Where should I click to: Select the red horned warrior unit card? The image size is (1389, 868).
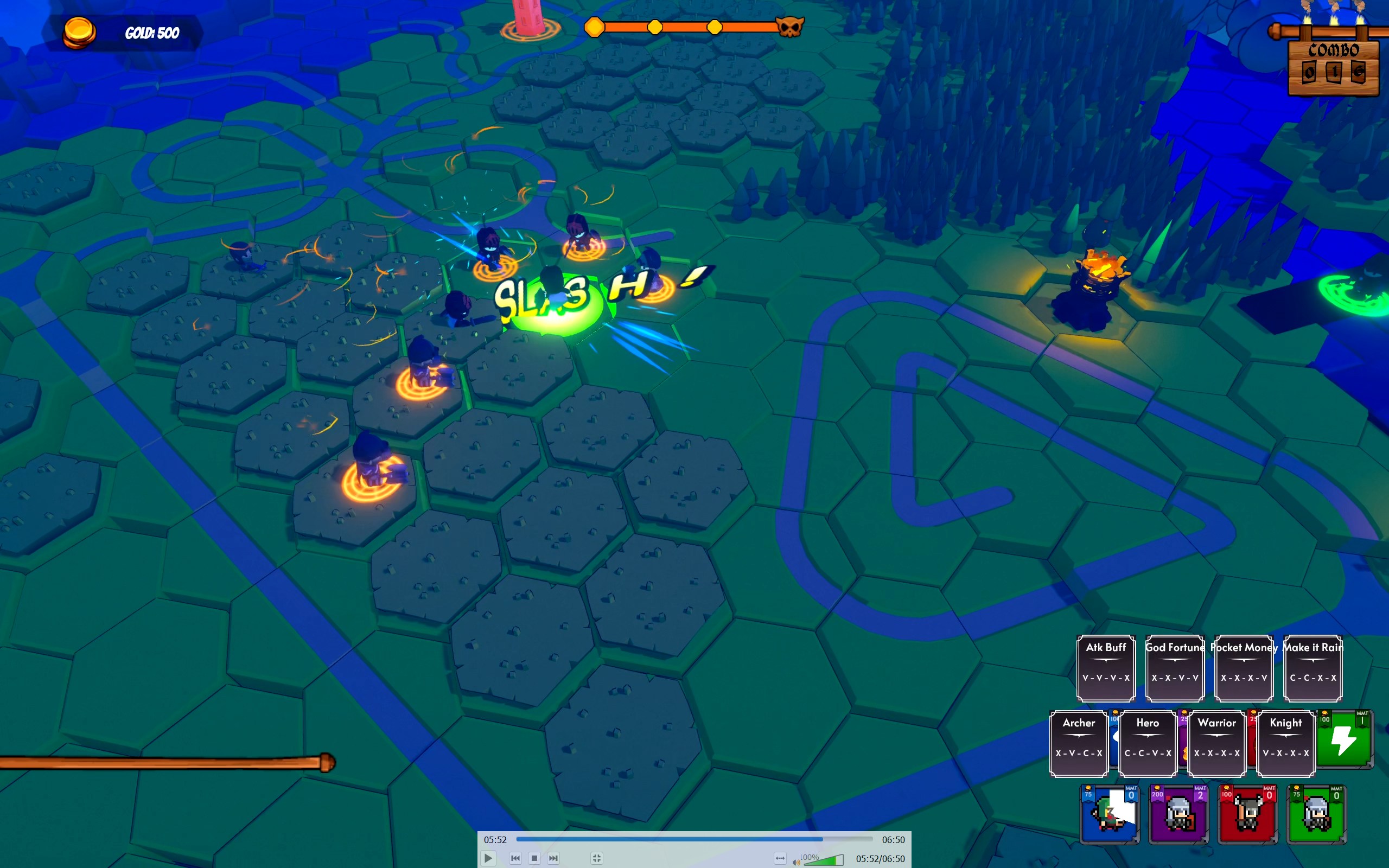pos(1247,813)
